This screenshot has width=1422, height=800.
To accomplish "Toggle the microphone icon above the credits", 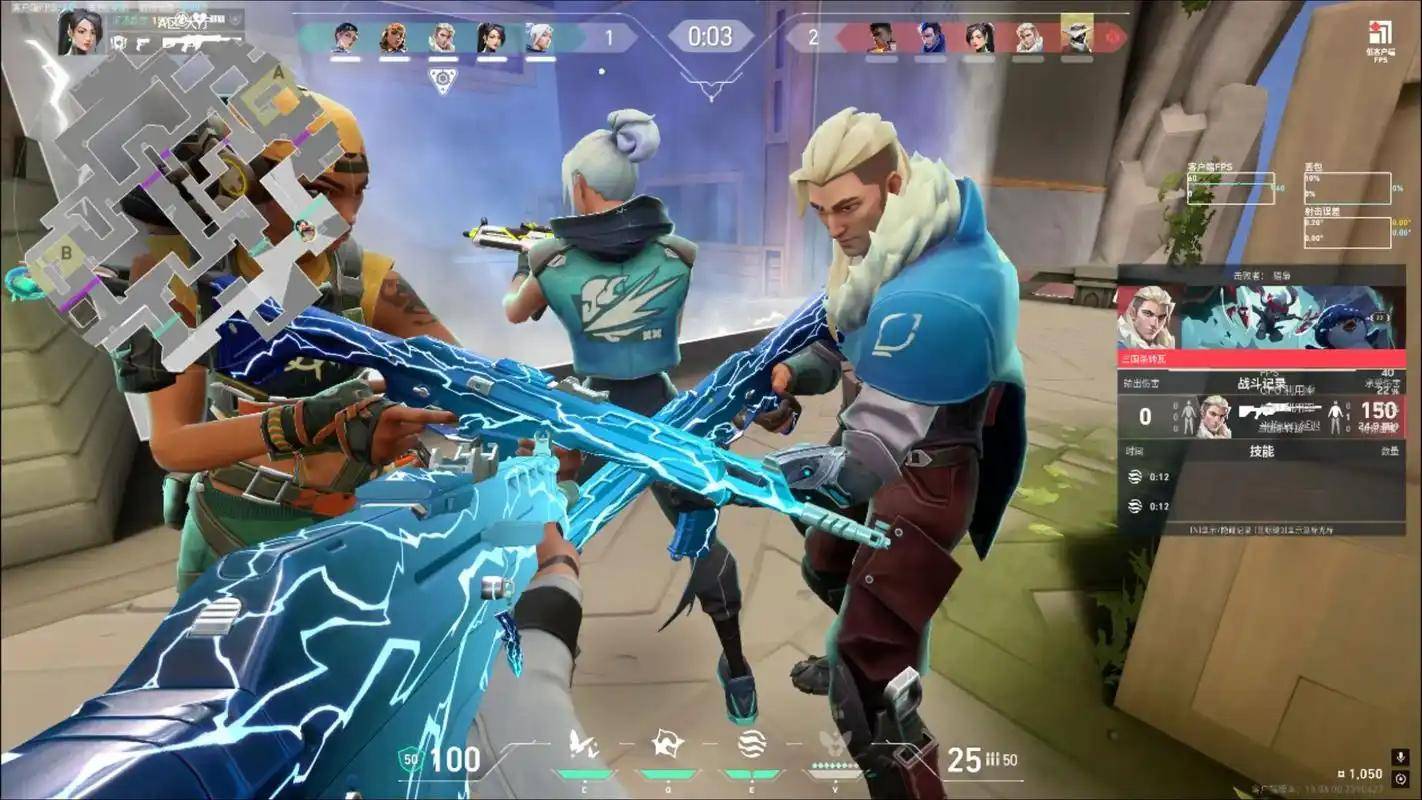I will click(x=1400, y=757).
